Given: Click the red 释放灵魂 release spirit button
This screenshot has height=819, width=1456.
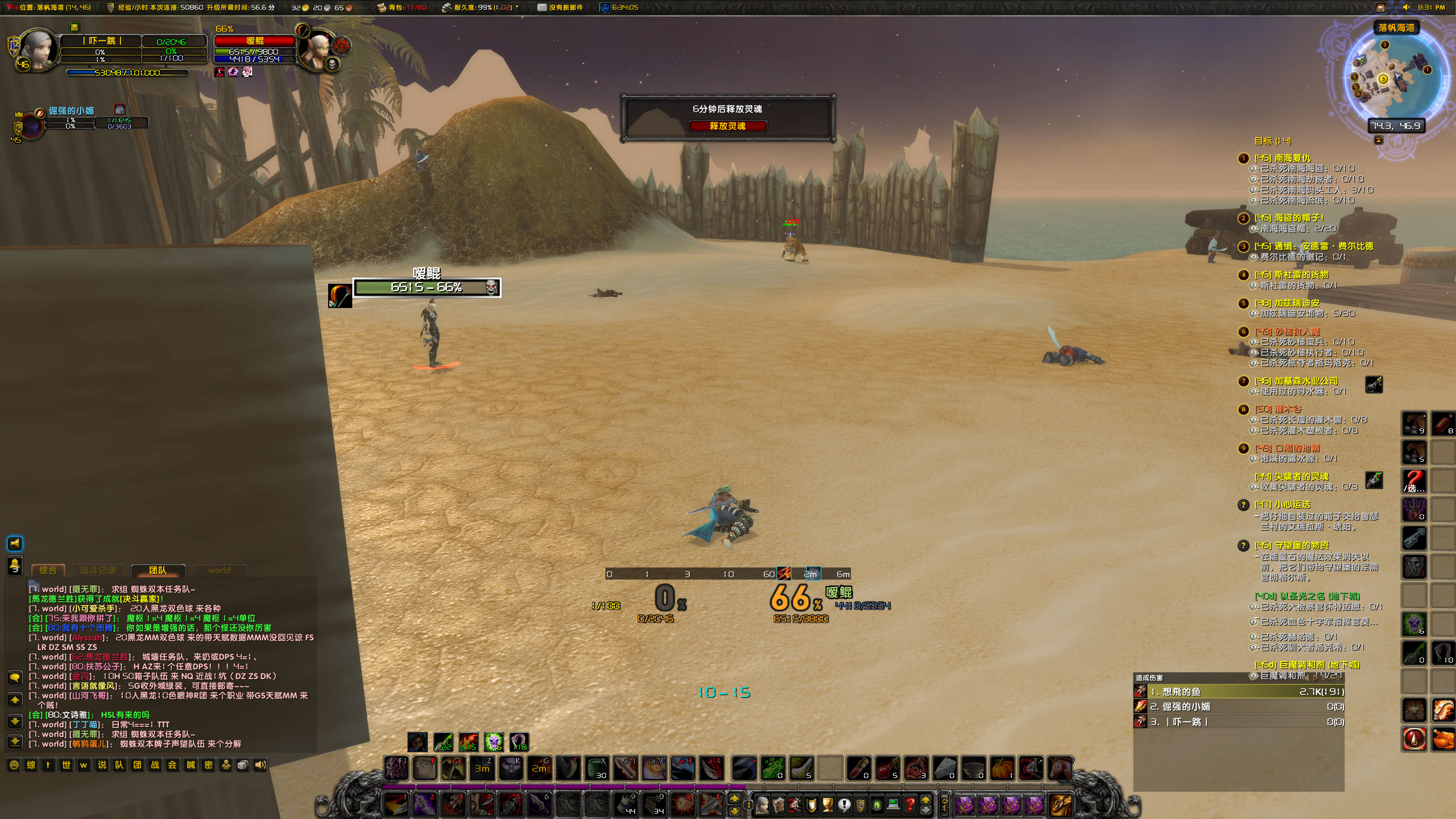Looking at the screenshot, I should pos(727,126).
